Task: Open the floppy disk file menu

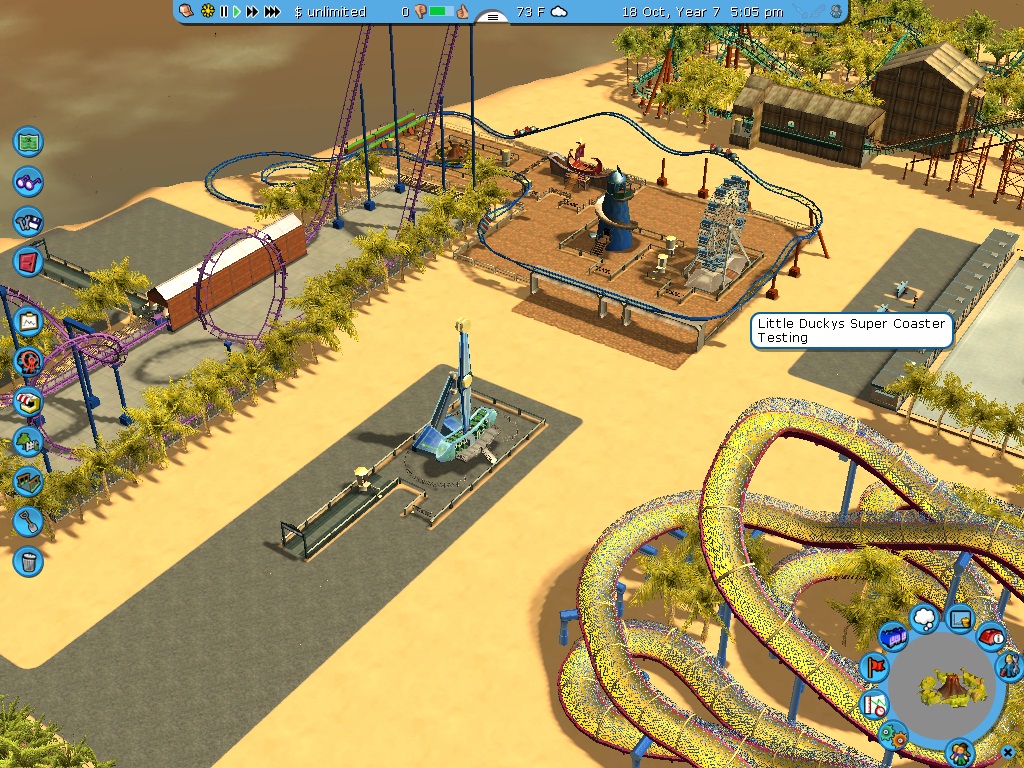Action: [x=28, y=221]
